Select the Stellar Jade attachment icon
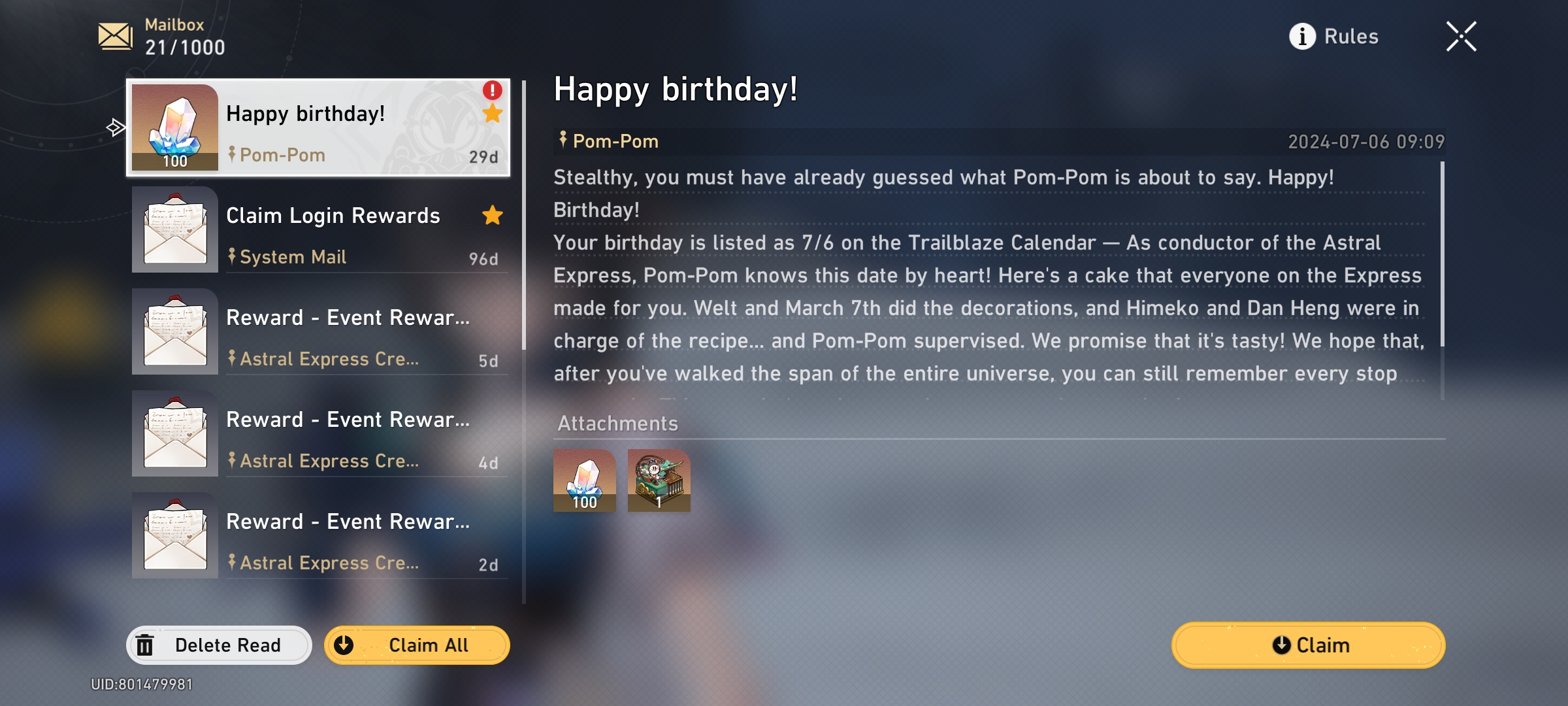1568x706 pixels. click(x=583, y=480)
